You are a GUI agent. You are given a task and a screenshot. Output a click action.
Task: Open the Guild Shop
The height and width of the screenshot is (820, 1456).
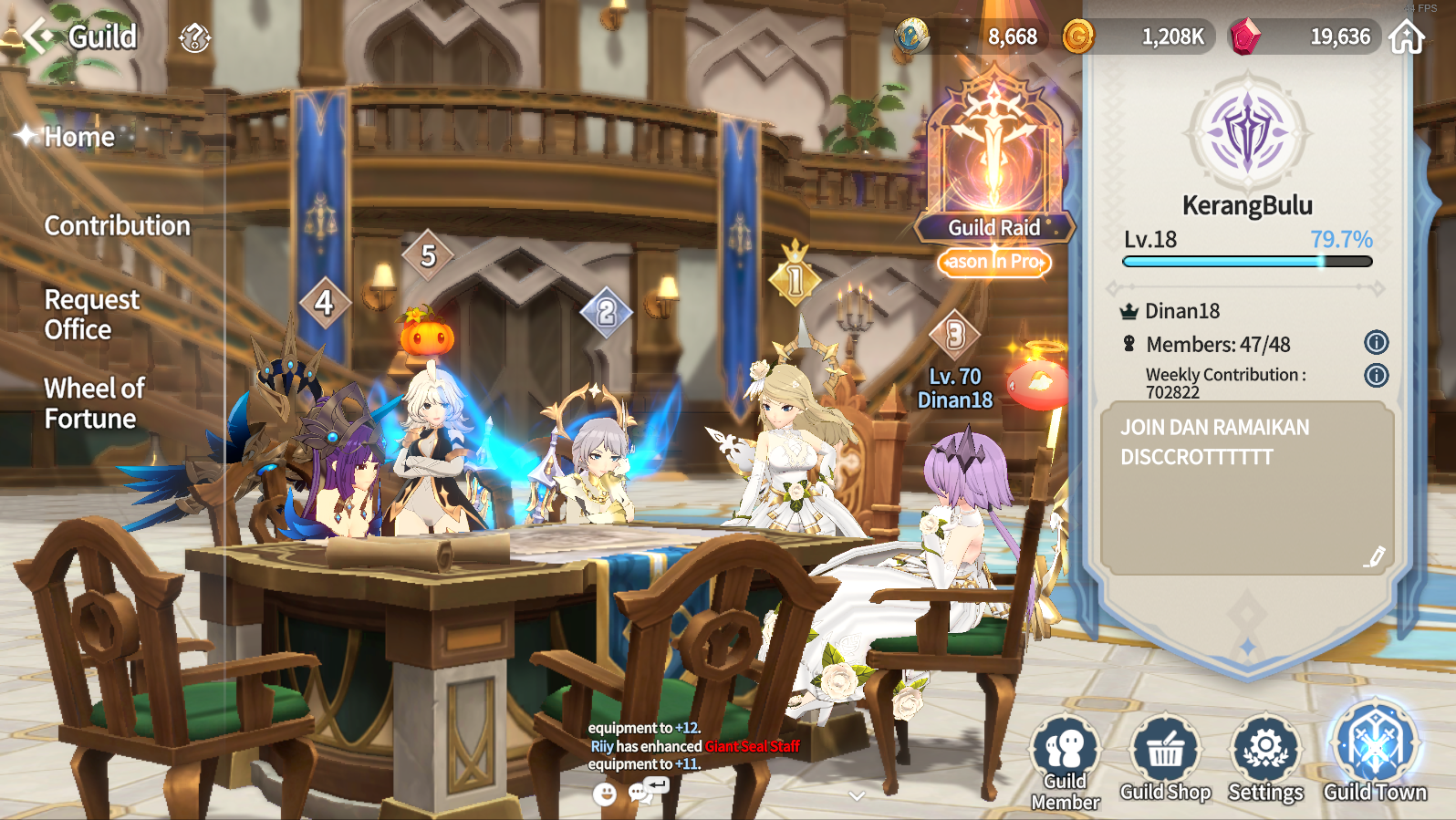[x=1165, y=759]
